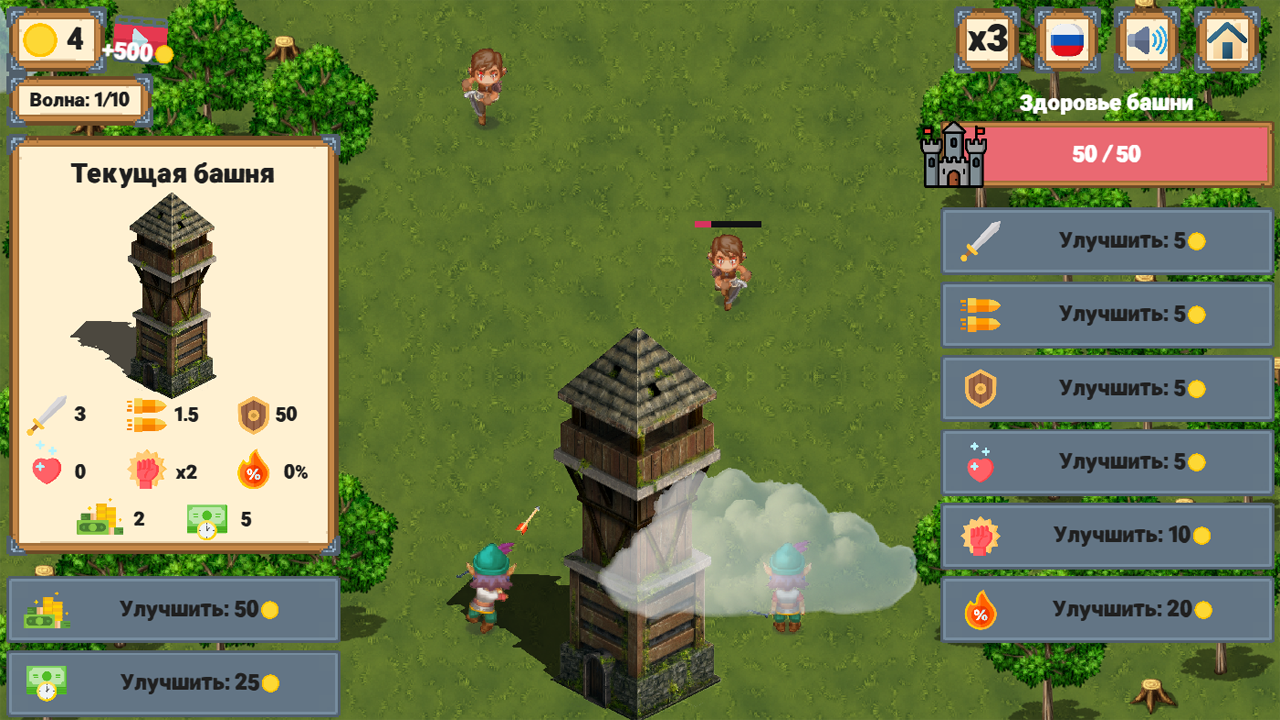
Task: Return to main menu via the home button
Action: coord(1226,40)
